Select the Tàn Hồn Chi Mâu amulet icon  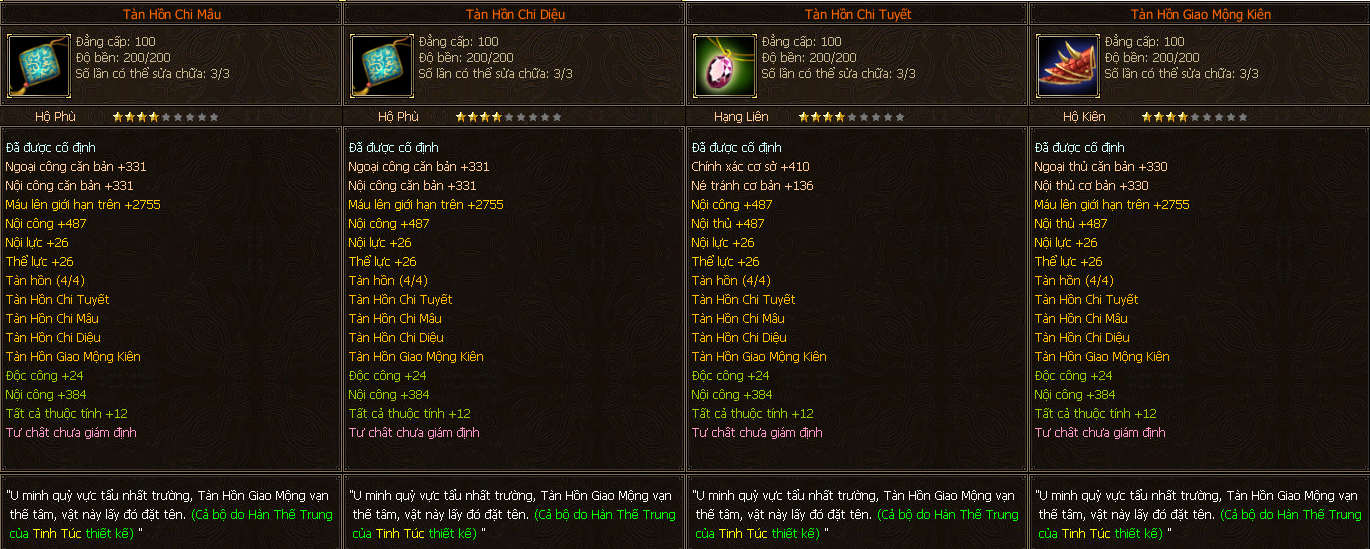pos(38,65)
